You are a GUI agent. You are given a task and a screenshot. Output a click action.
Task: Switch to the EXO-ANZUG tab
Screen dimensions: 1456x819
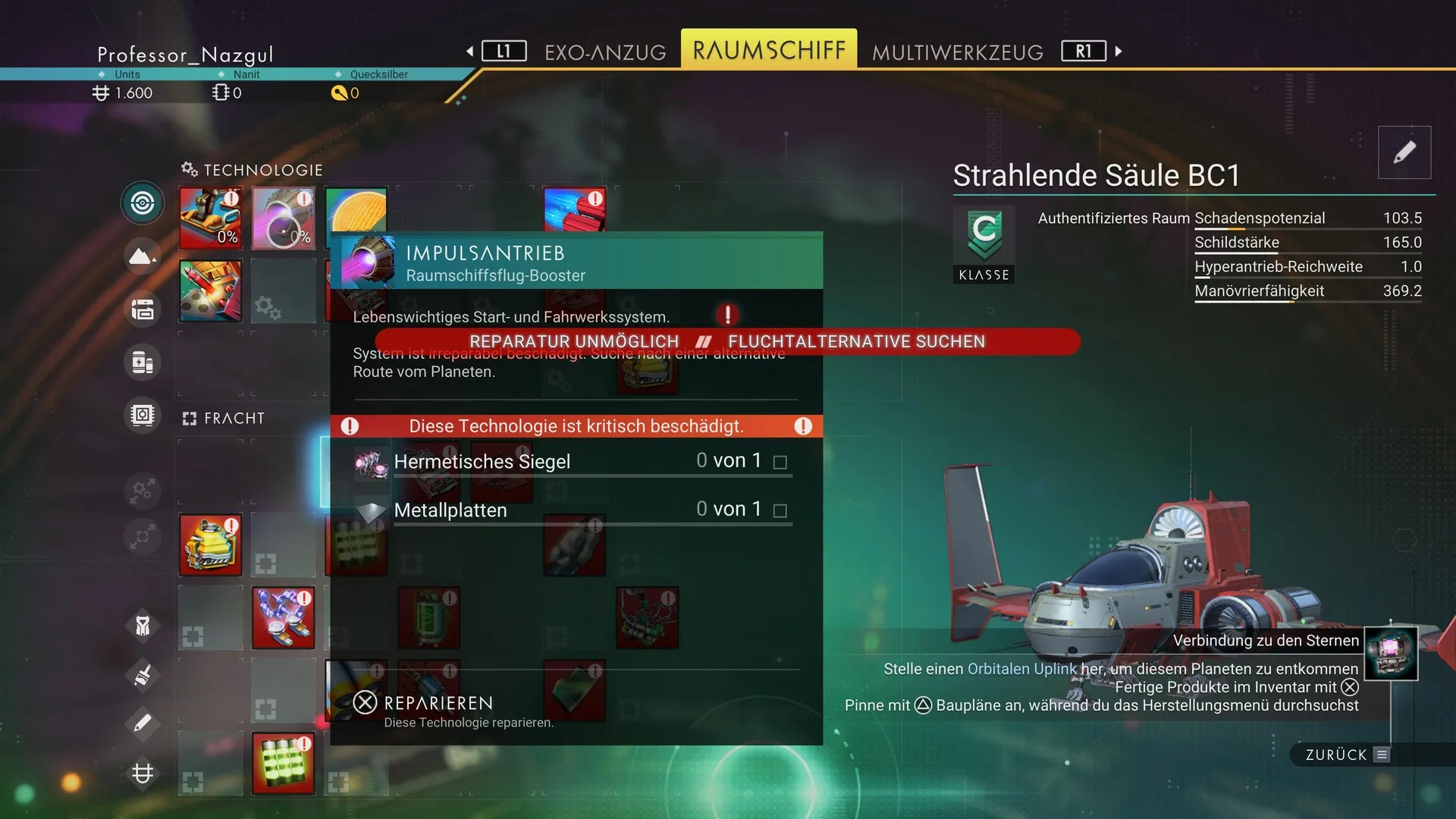604,52
